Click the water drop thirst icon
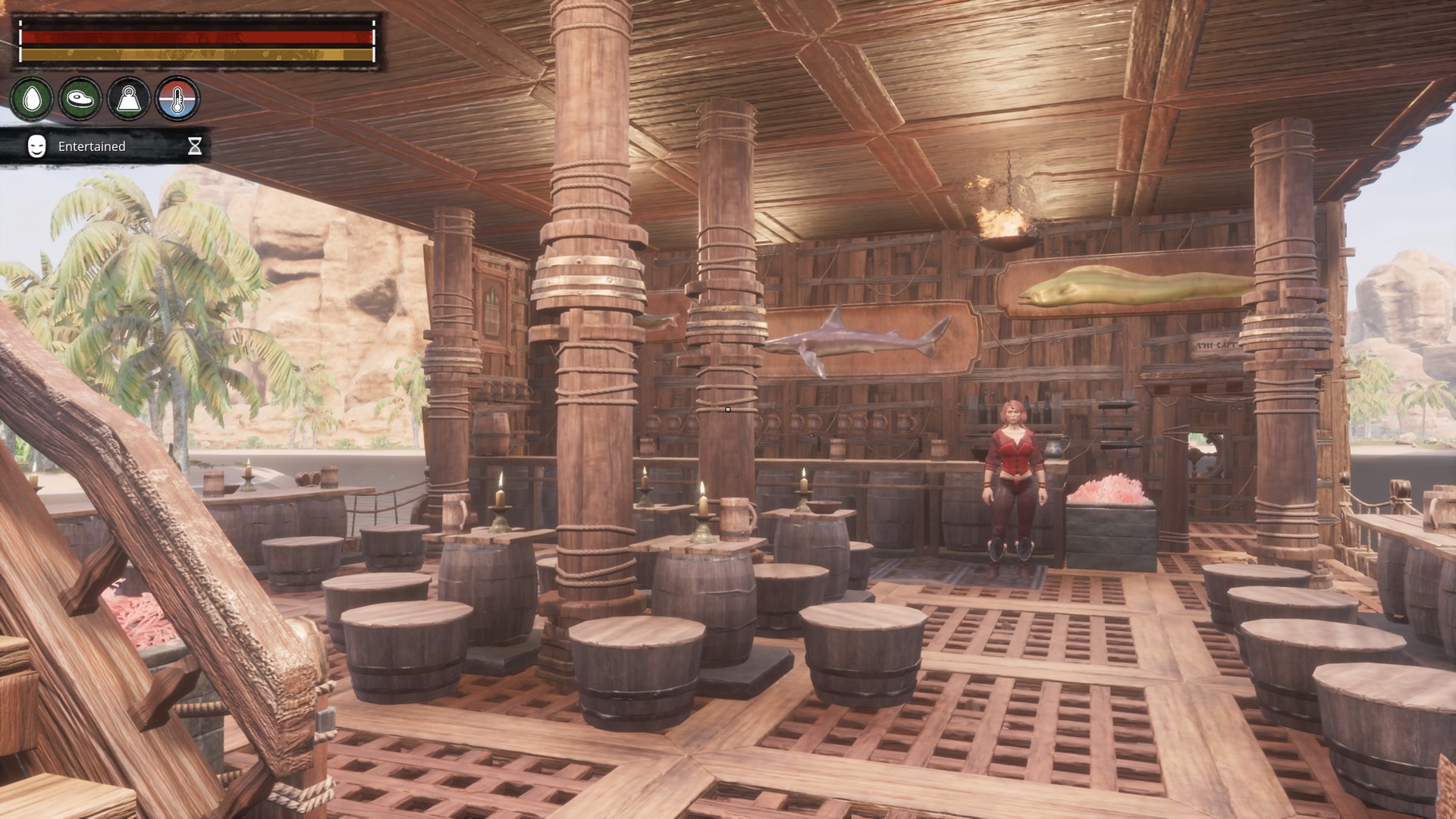Screen dimensions: 1456x819 click(x=32, y=99)
